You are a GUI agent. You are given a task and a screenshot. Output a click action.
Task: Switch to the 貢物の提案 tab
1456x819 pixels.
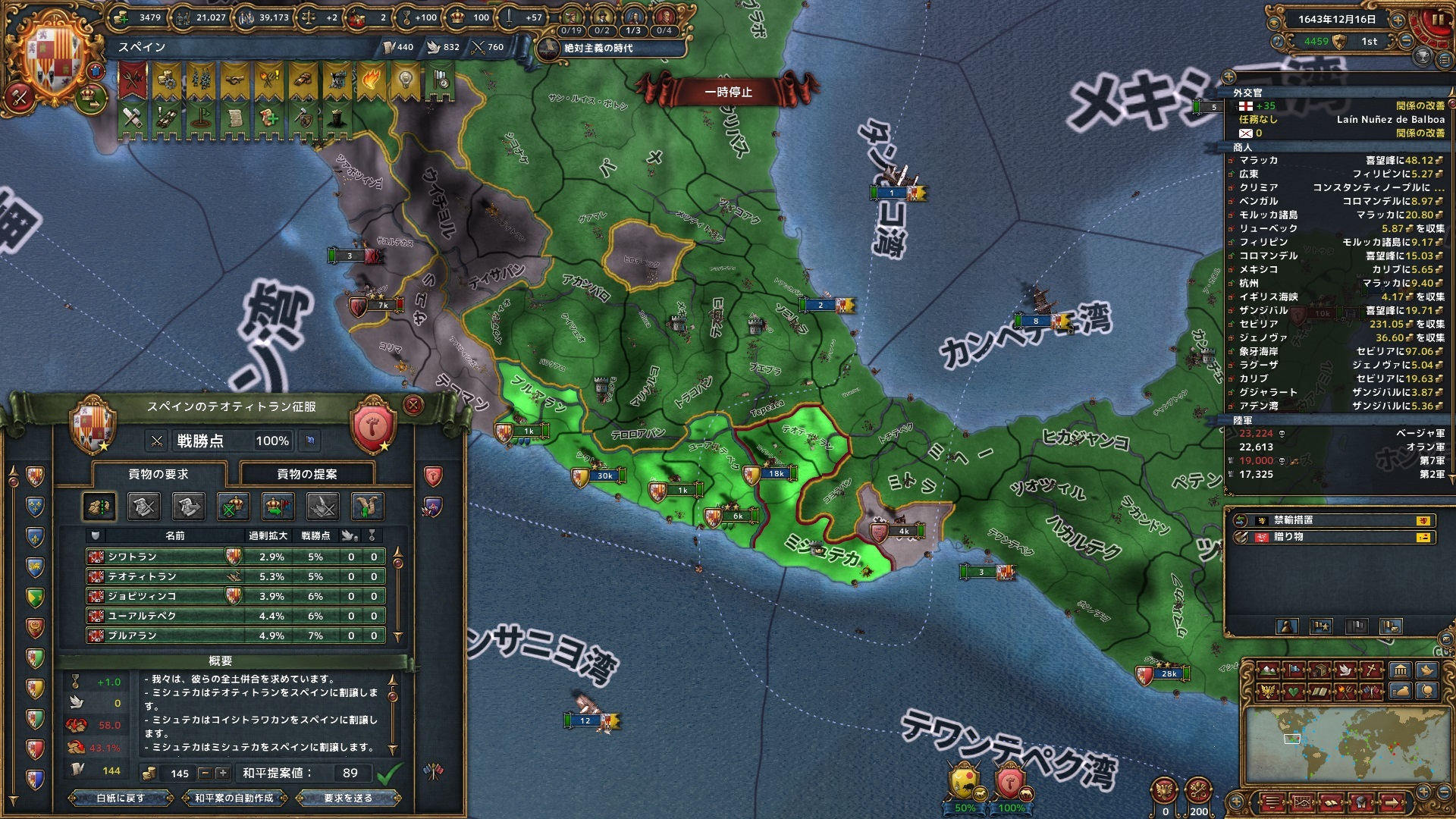[x=307, y=474]
